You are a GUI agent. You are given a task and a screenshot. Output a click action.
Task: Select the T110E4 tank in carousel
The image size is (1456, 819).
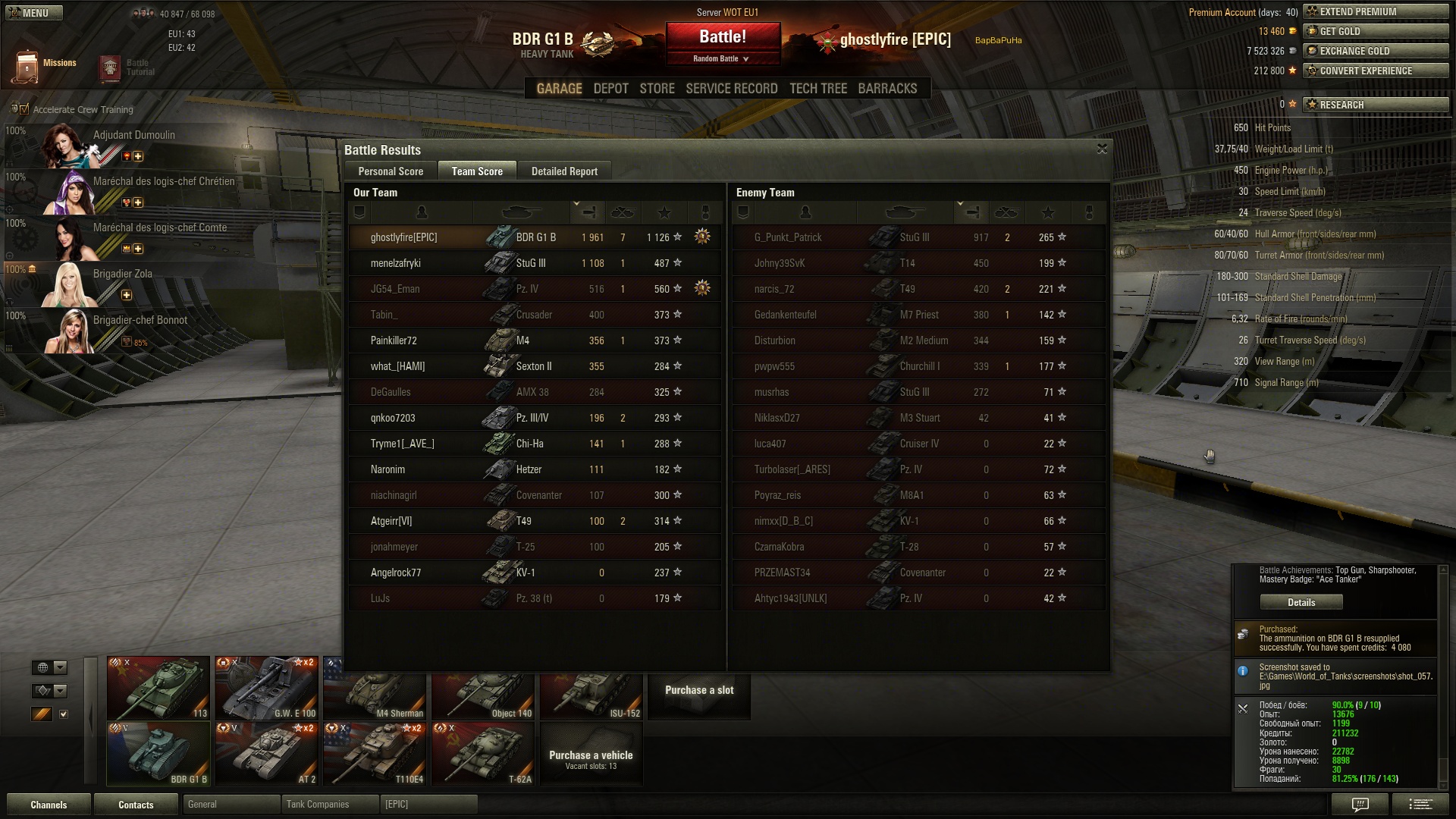[375, 754]
